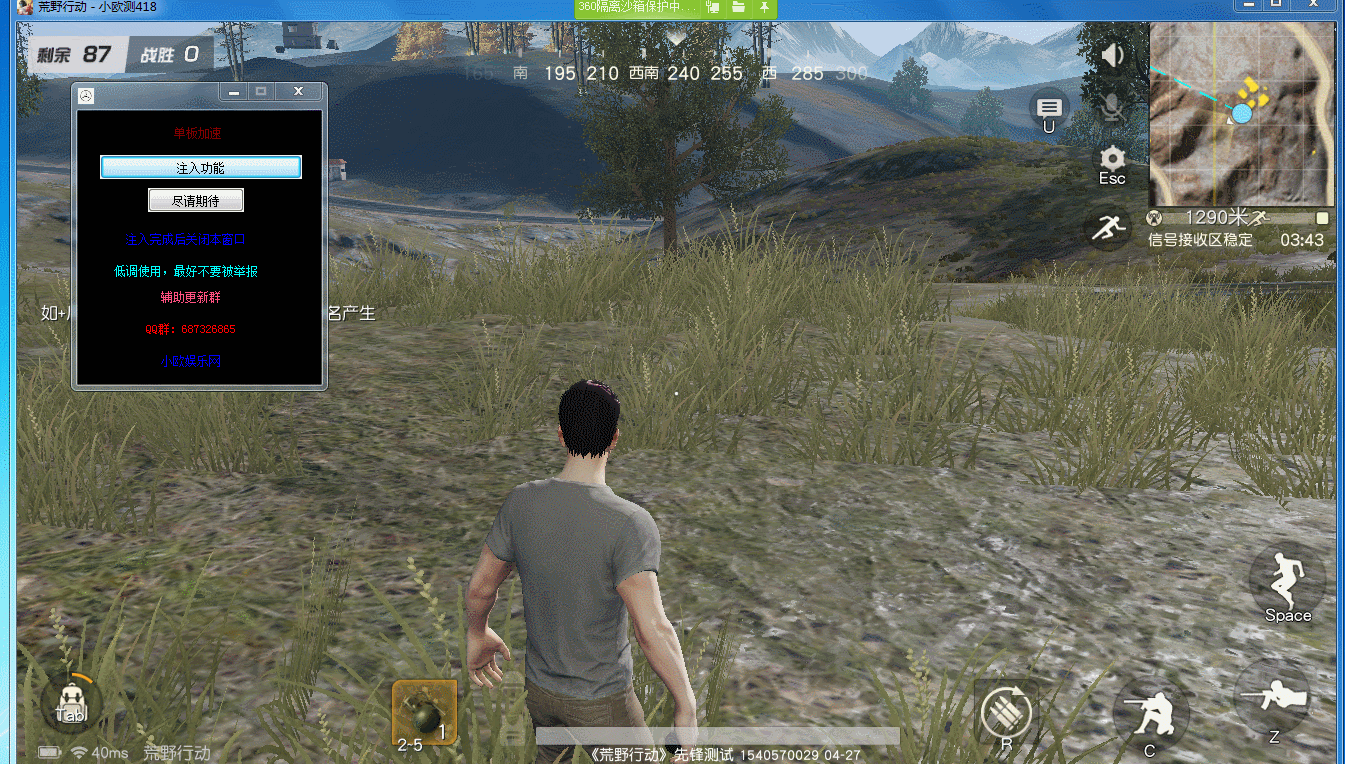
Task: Close the main game window
Action: [1315, 5]
